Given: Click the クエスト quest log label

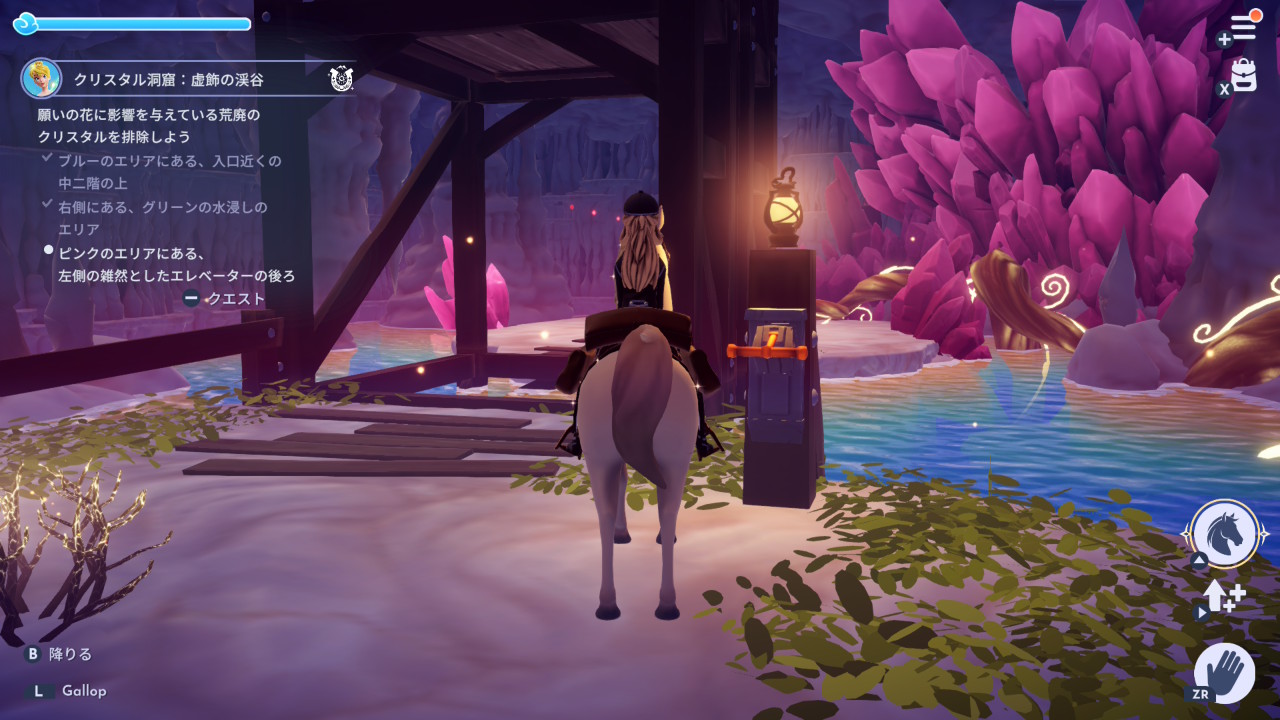Looking at the screenshot, I should point(235,298).
